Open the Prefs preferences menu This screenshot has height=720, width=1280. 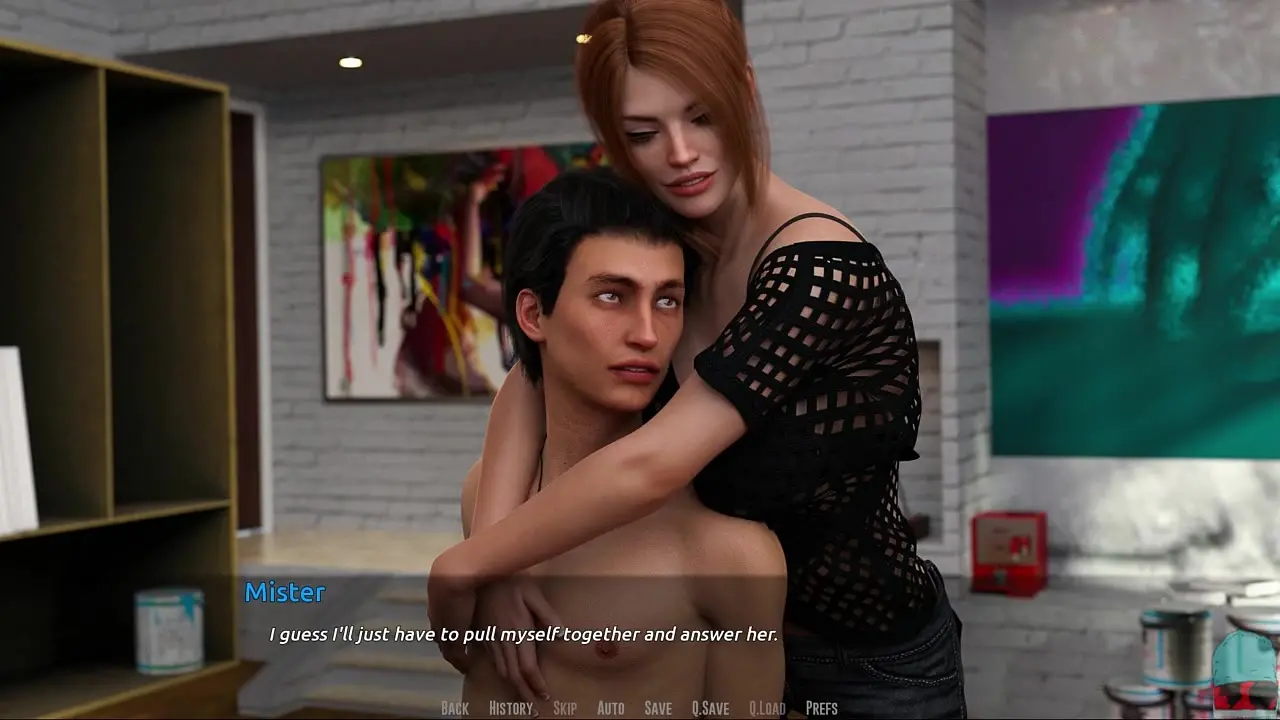(821, 708)
